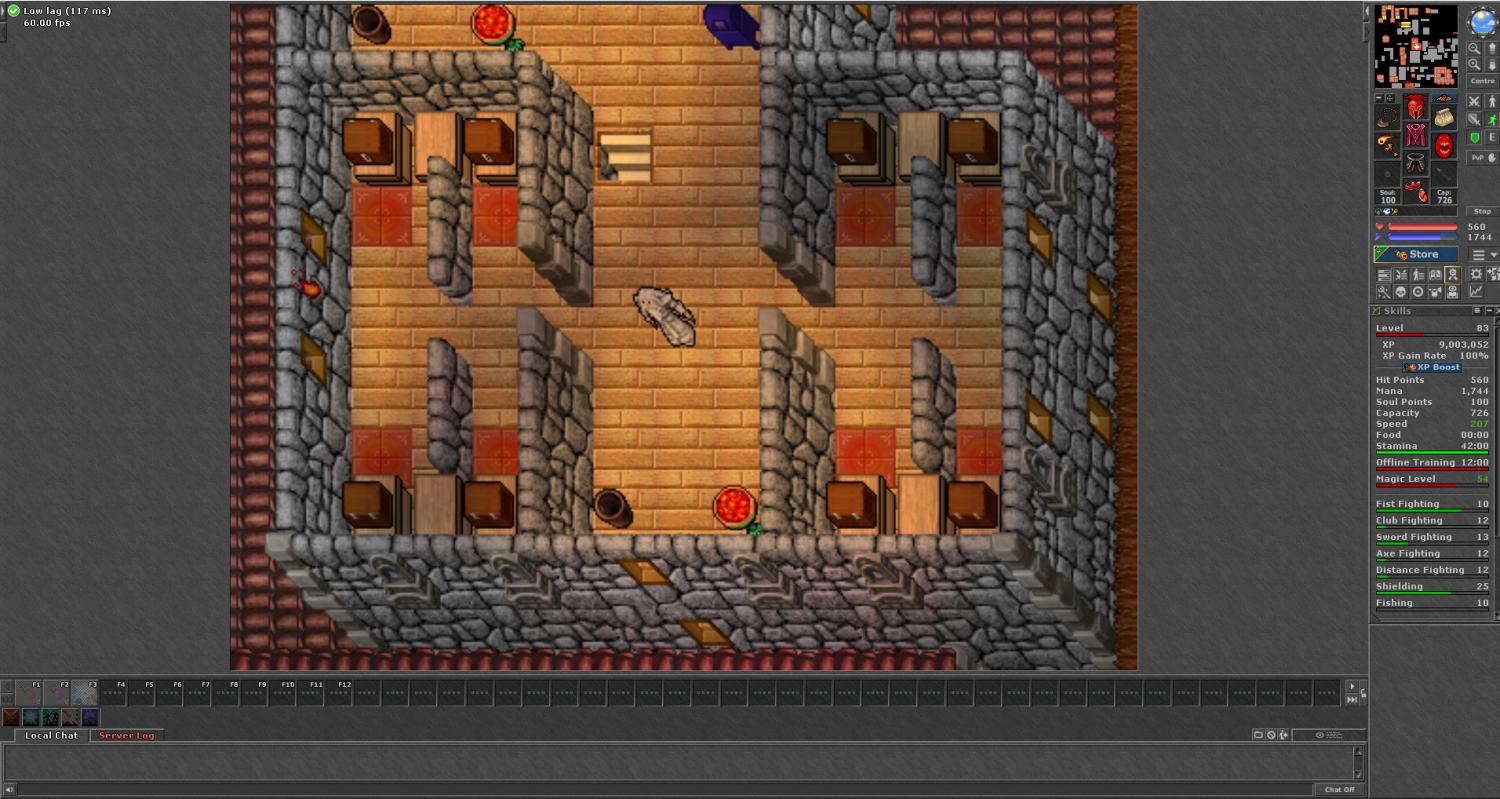
Task: Toggle the Chat Off button
Action: click(1339, 790)
